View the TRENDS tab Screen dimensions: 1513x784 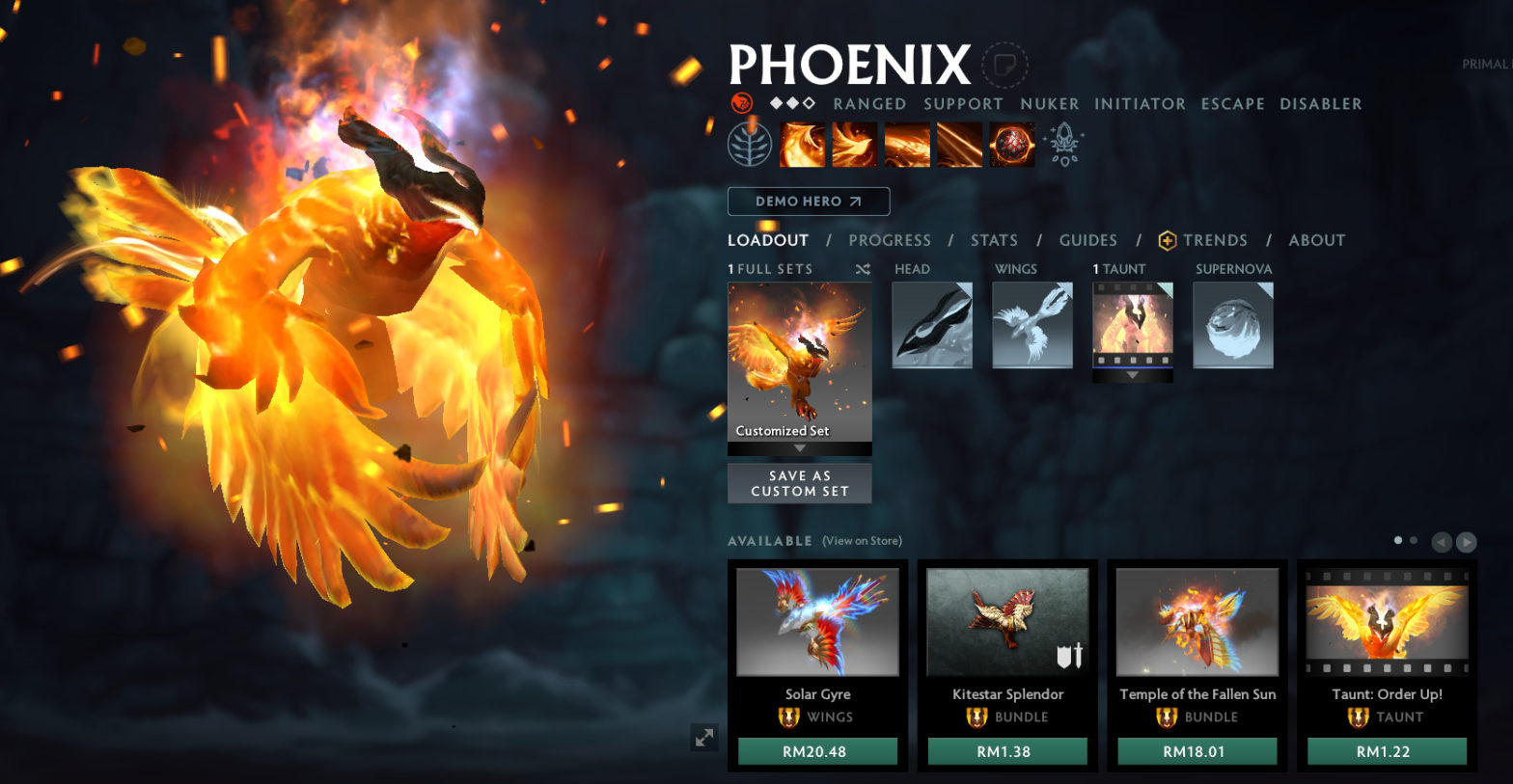click(1217, 240)
